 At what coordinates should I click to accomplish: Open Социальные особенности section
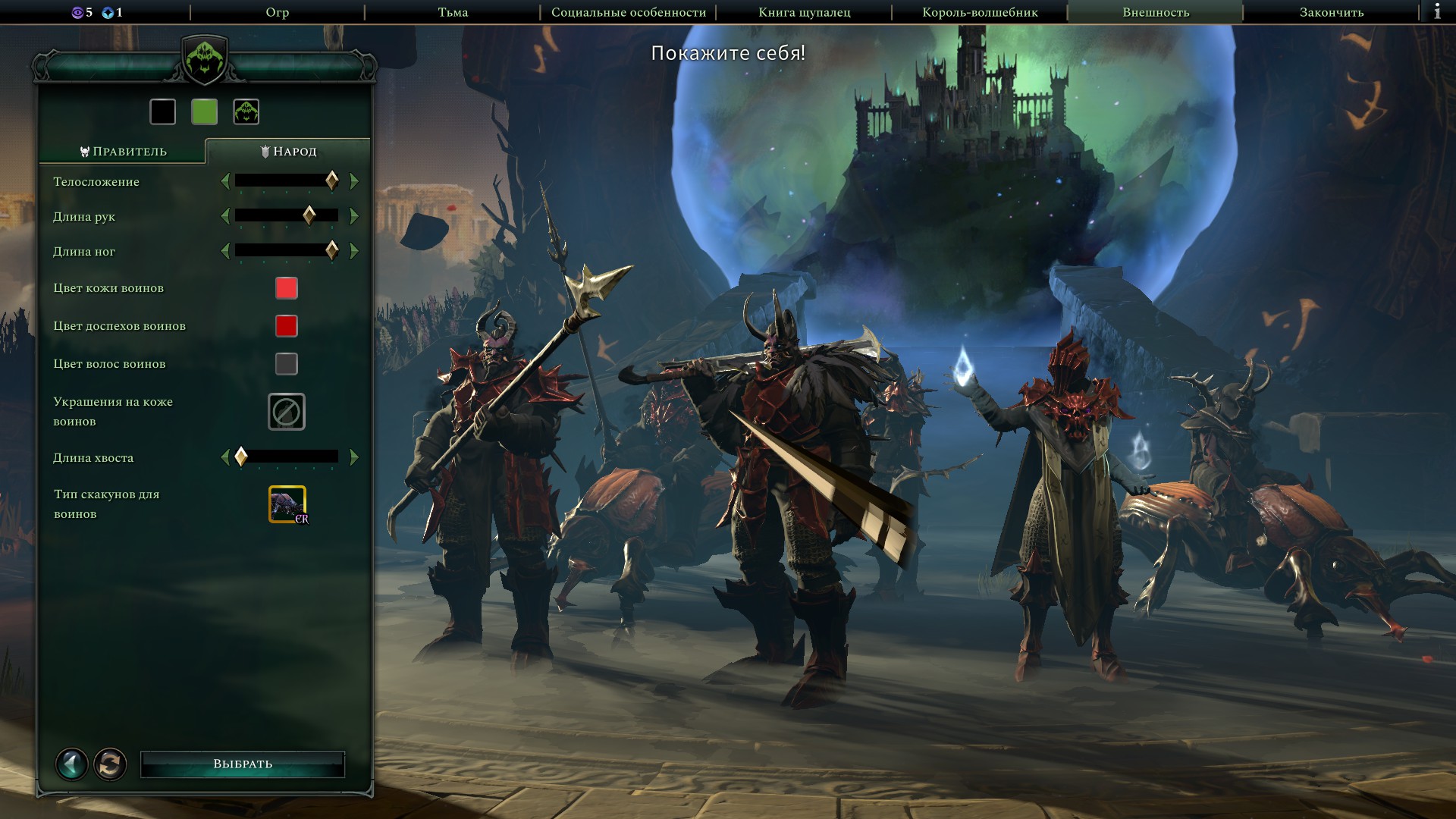point(628,12)
